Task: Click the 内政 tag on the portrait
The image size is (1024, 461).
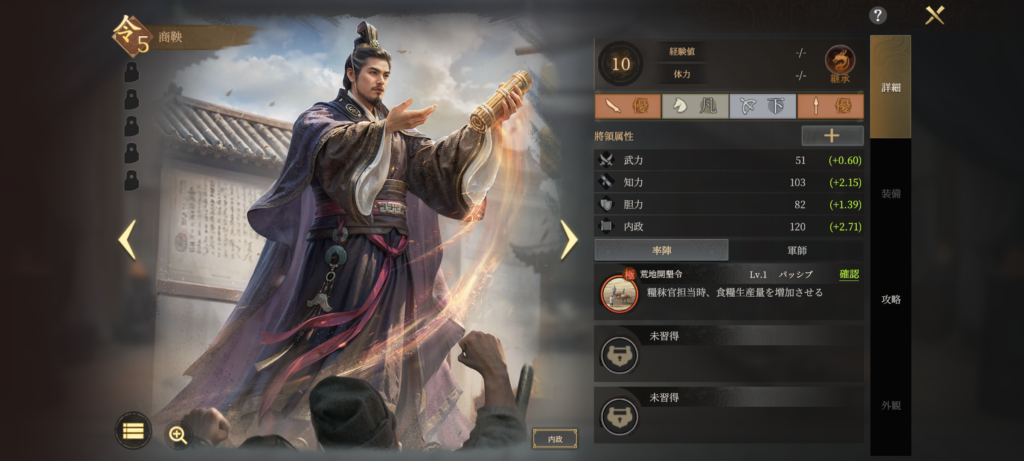Action: pos(554,438)
